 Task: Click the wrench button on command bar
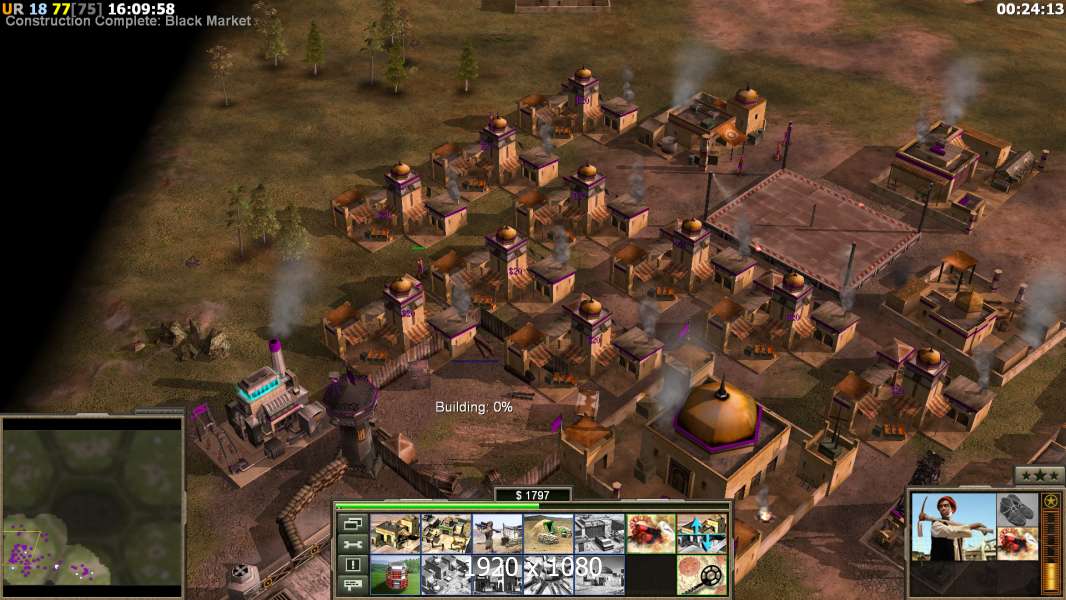pyautogui.click(x=352, y=544)
